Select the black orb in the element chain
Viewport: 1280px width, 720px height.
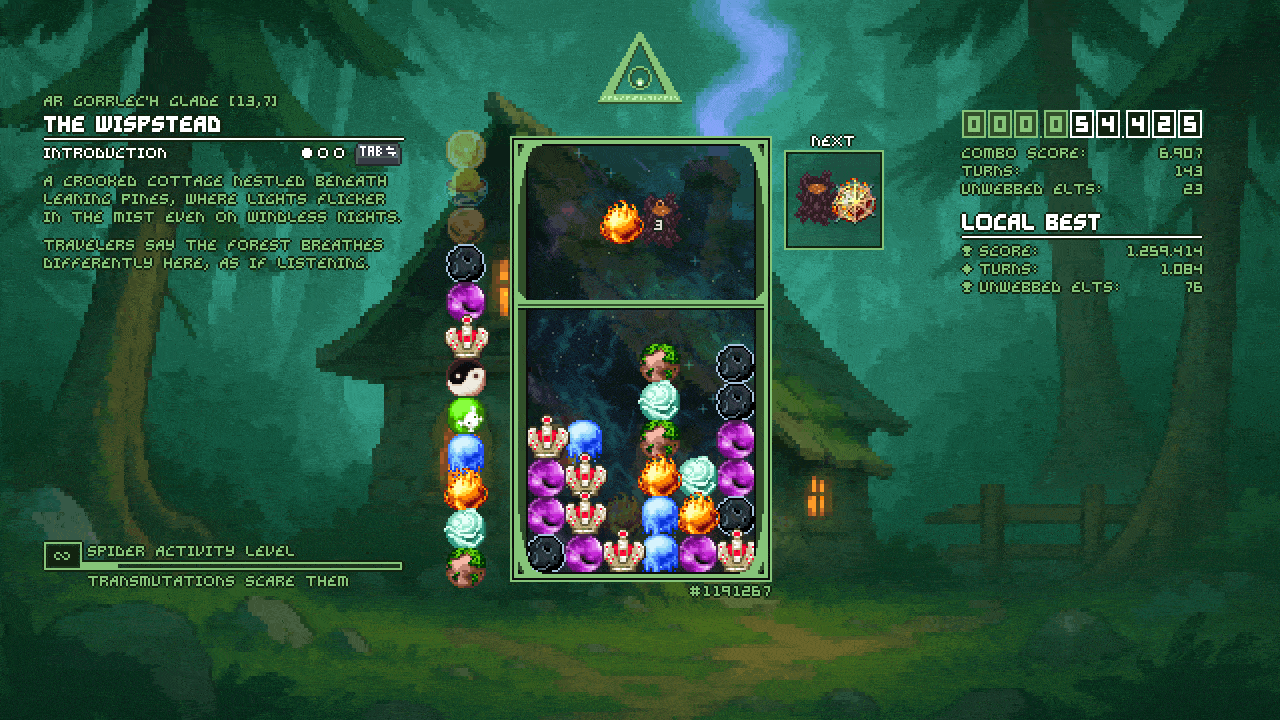click(x=465, y=263)
